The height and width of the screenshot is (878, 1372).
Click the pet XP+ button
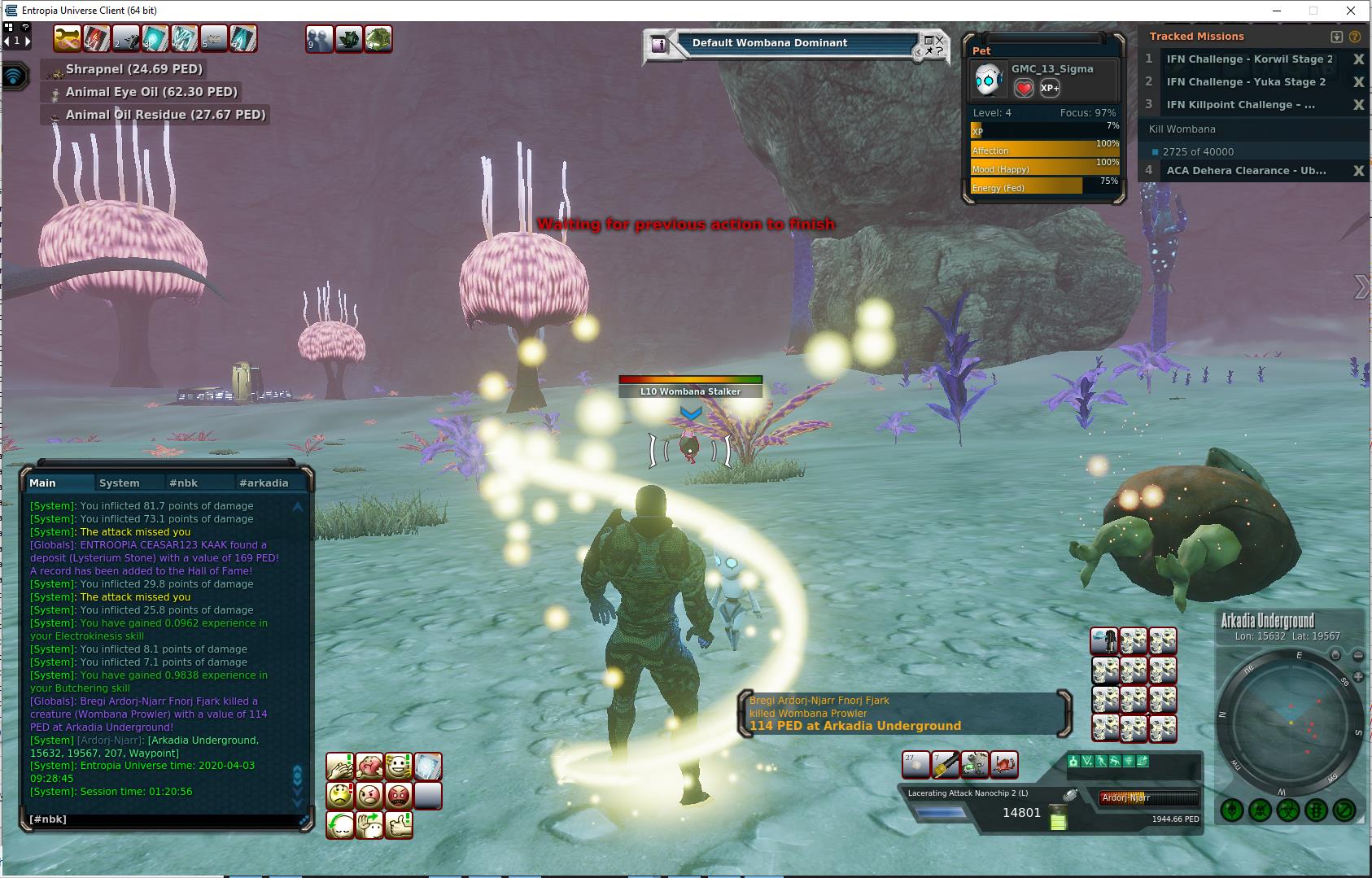click(1050, 88)
